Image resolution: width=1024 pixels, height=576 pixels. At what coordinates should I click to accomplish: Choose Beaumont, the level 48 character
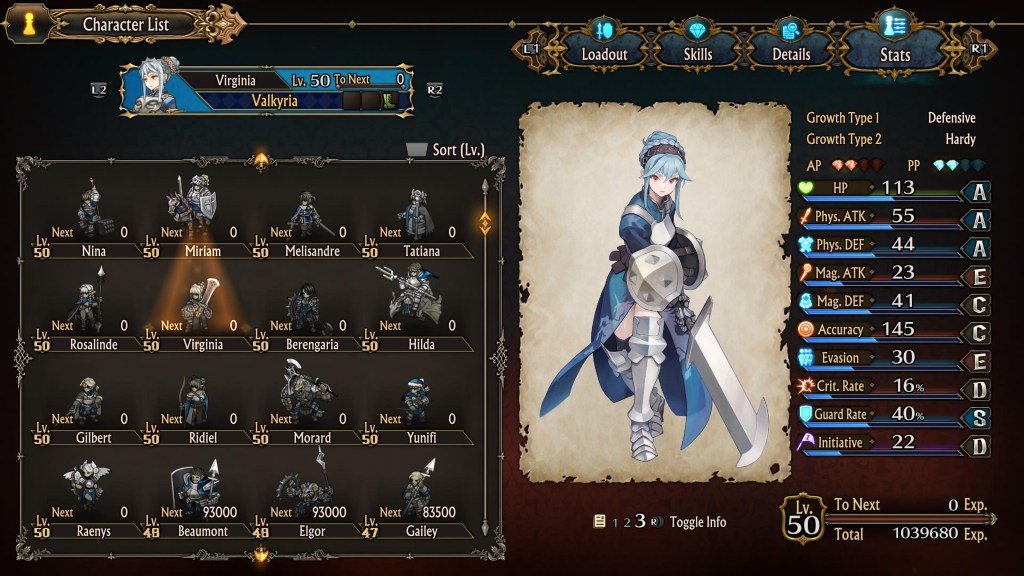tap(202, 498)
